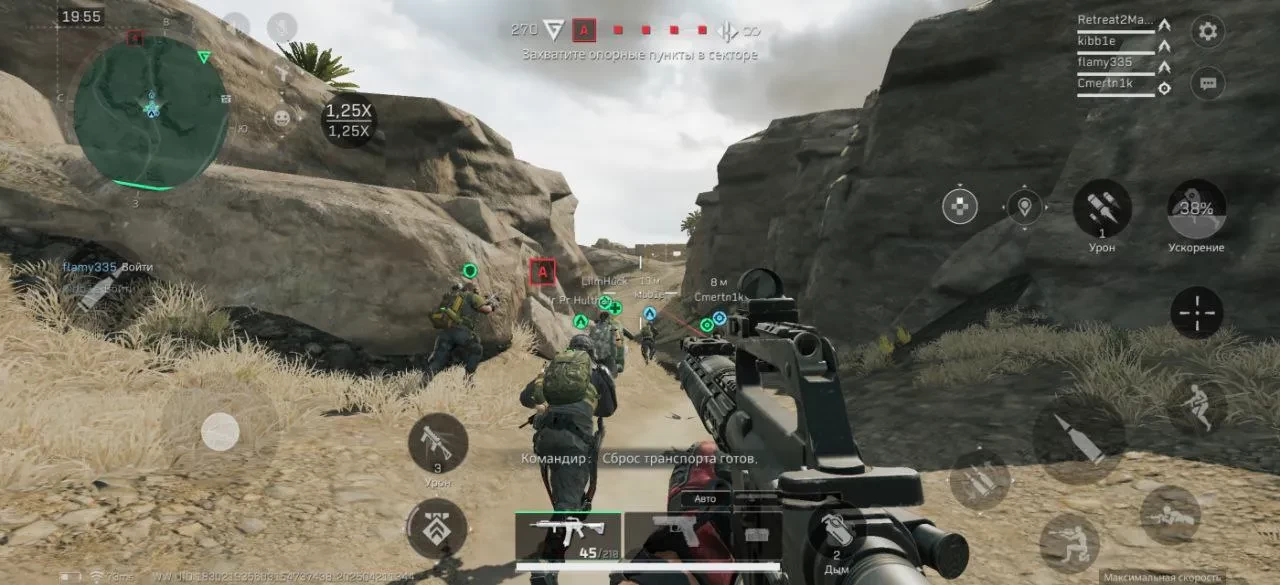Screen dimensions: 1280x585
Task: Go prone with the lying soldier button
Action: [1170, 514]
